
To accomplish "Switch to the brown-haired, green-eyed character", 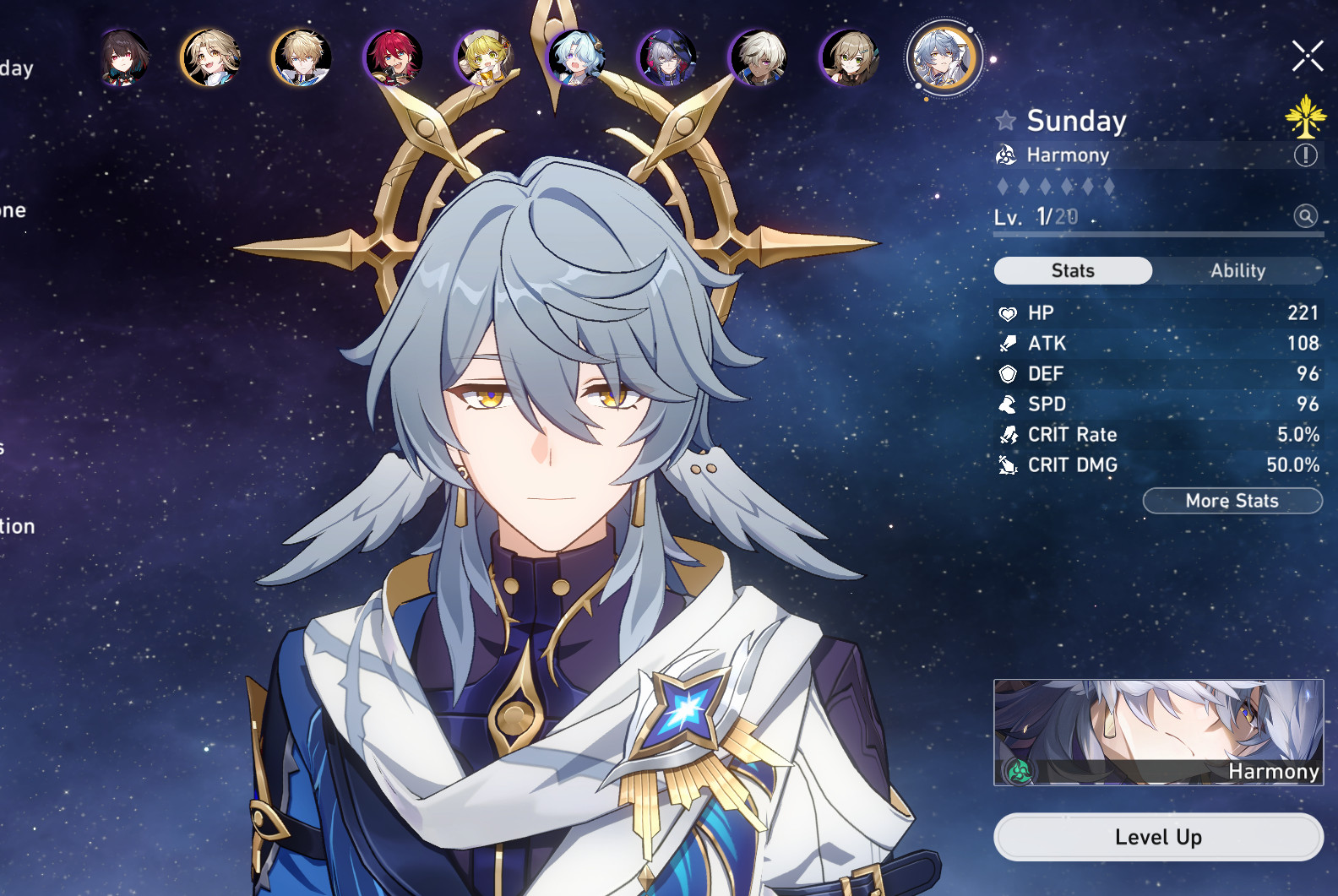I will point(849,57).
